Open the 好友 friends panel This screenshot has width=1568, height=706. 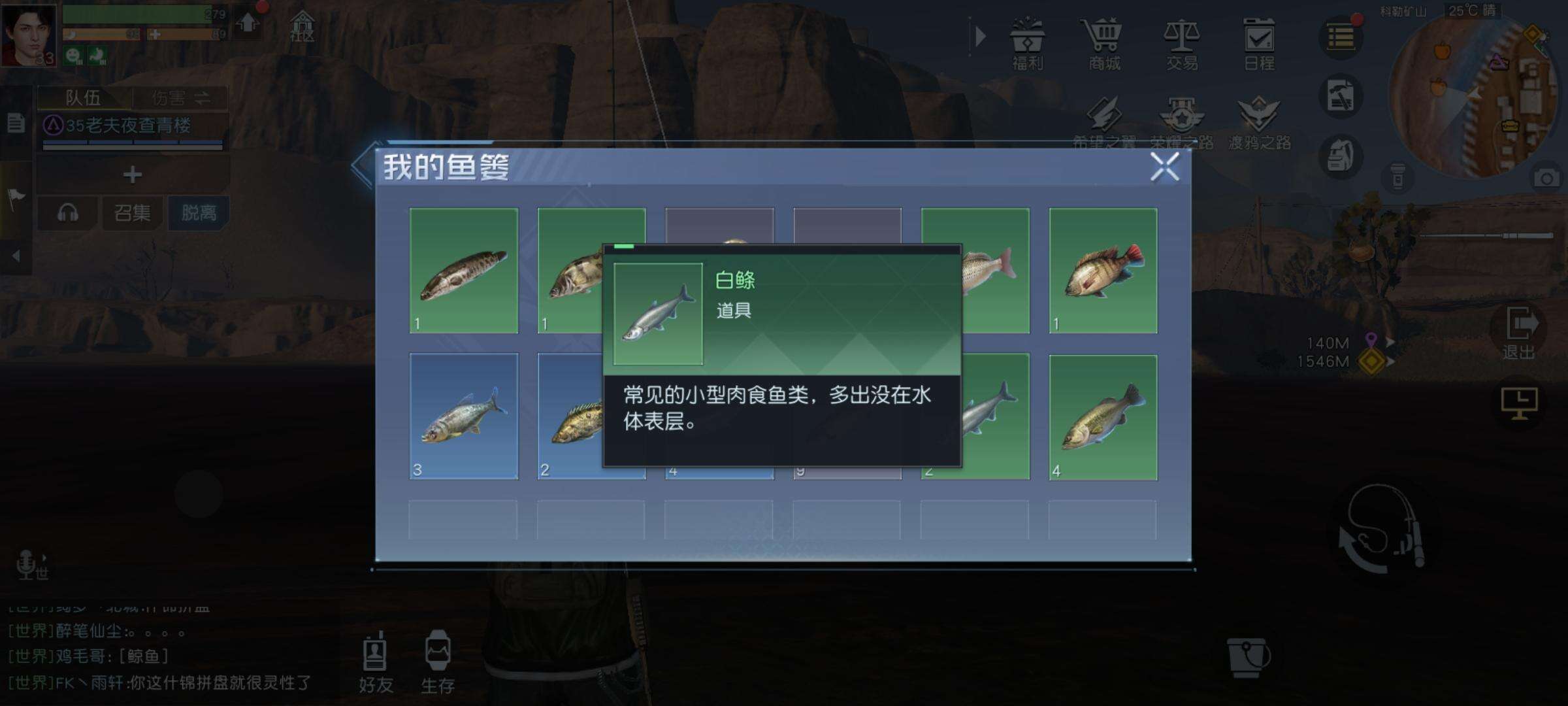click(376, 662)
